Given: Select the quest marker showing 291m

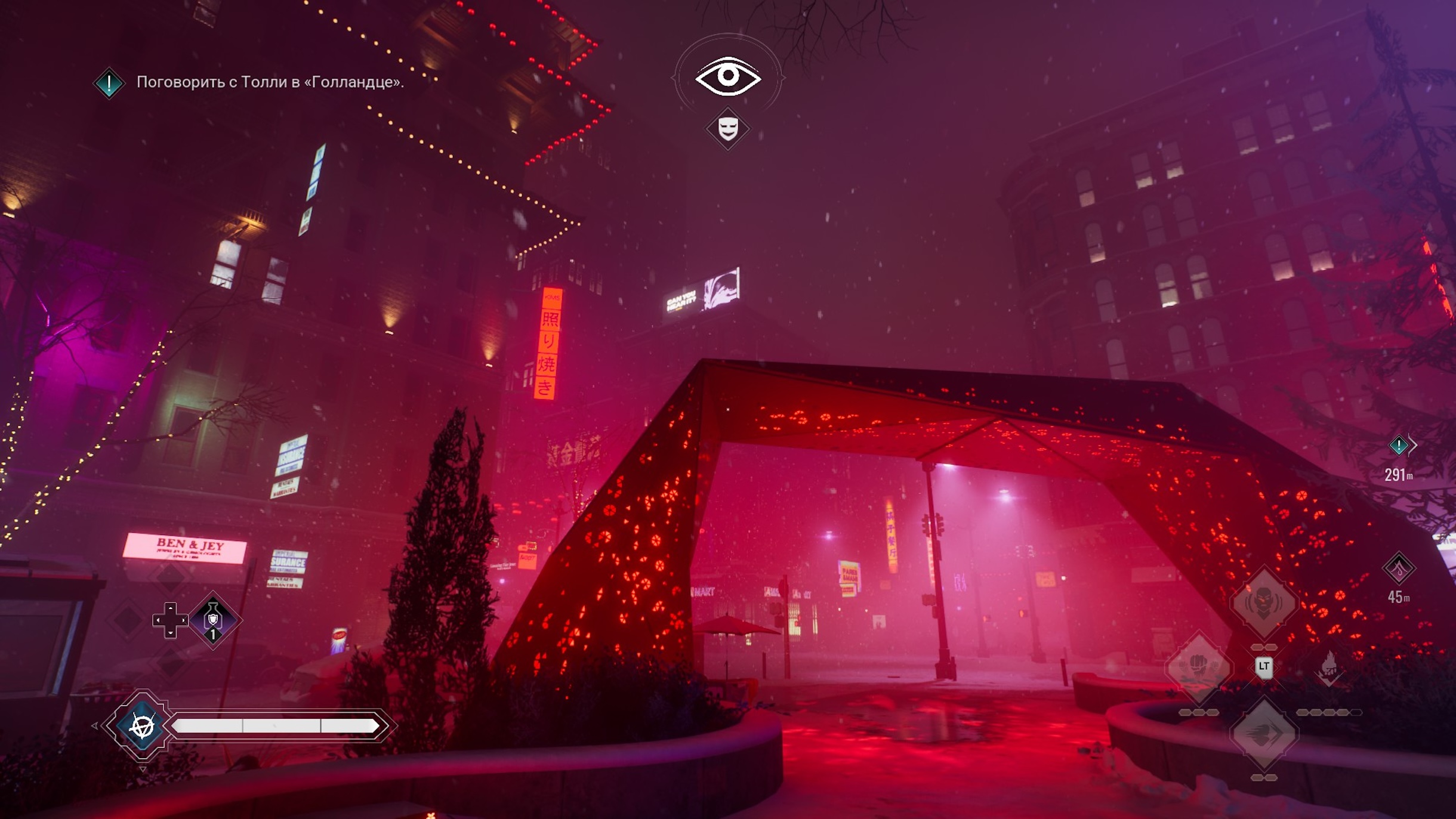Looking at the screenshot, I should click(x=1399, y=446).
